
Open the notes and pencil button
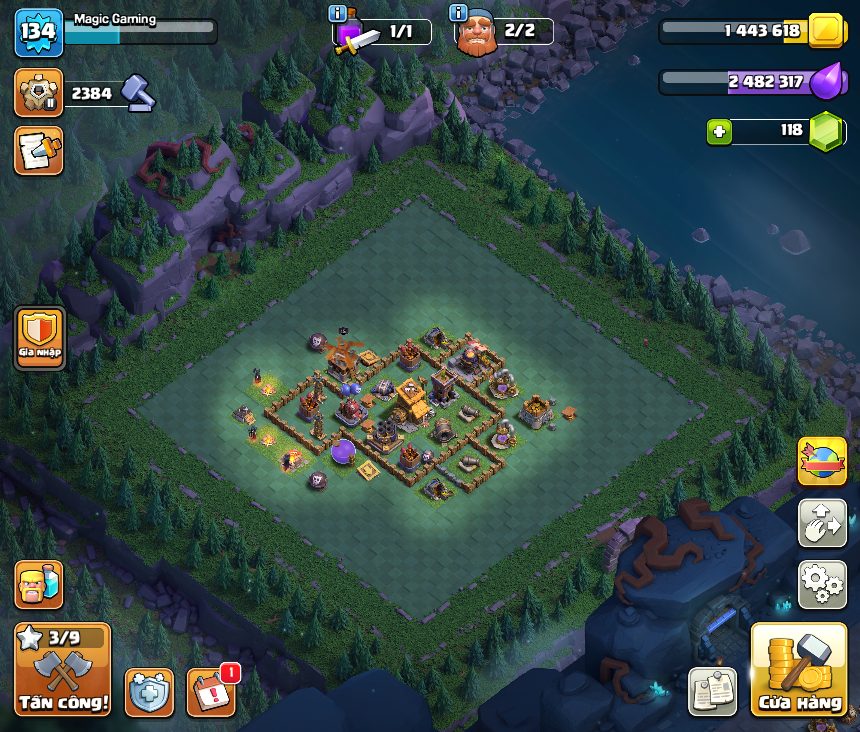point(38,150)
